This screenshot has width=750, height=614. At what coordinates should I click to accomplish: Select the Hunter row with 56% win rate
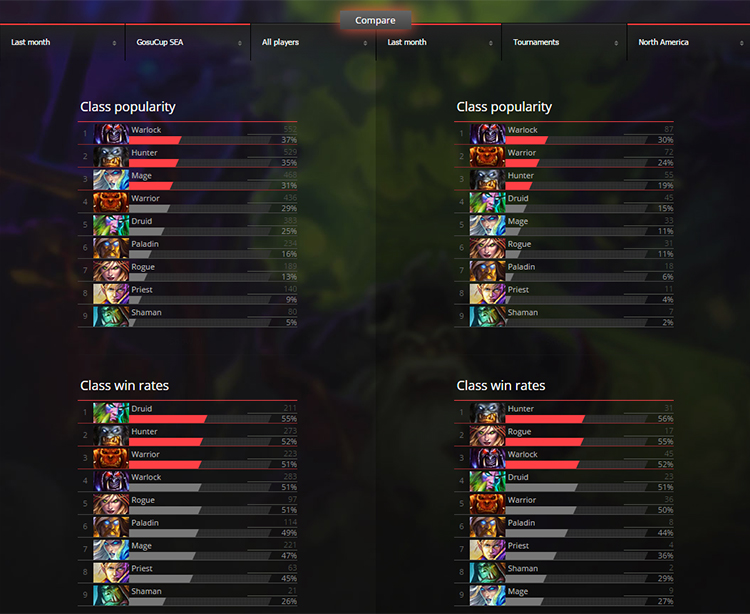pyautogui.click(x=565, y=413)
